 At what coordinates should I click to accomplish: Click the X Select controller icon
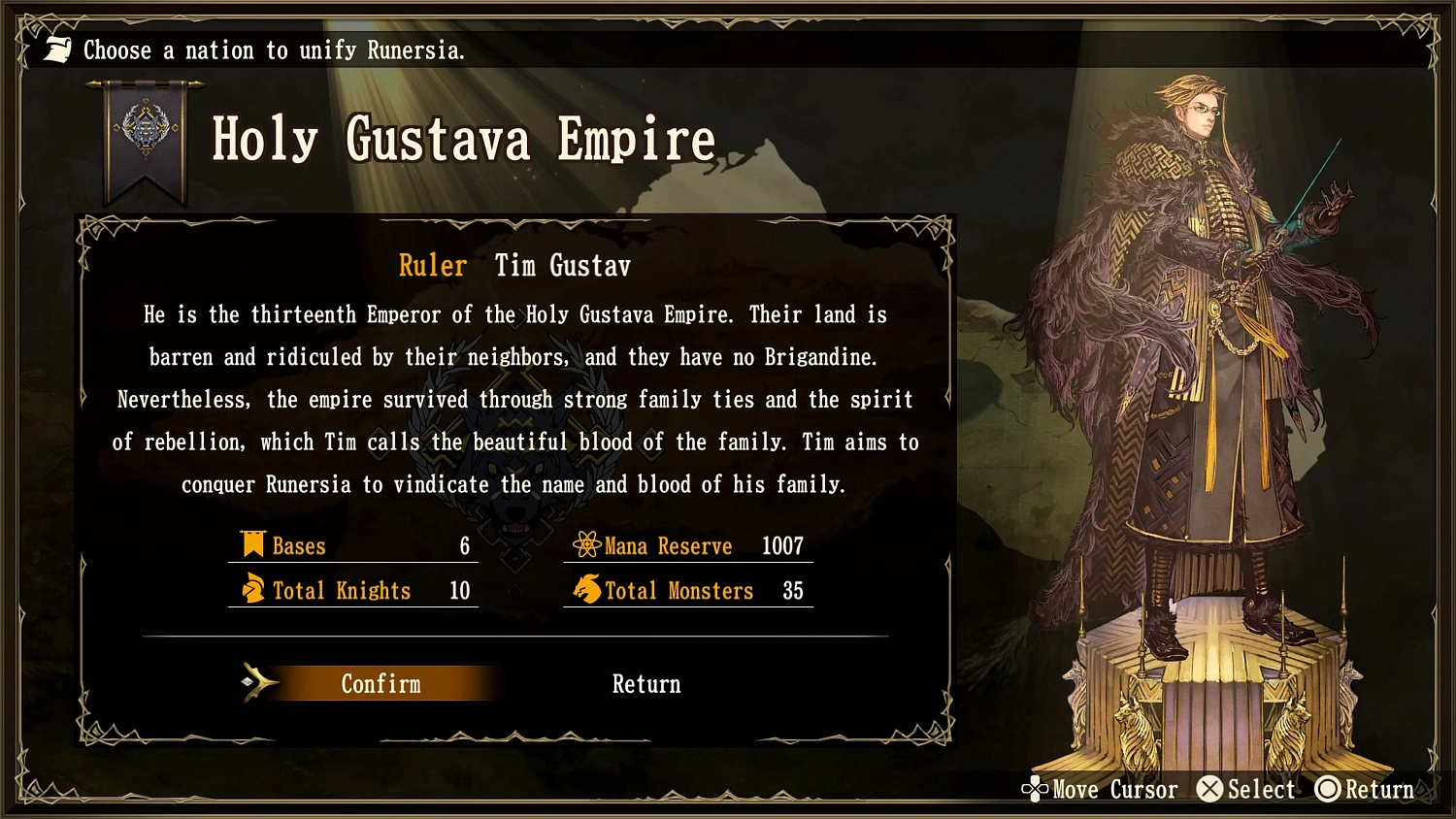click(x=1209, y=789)
